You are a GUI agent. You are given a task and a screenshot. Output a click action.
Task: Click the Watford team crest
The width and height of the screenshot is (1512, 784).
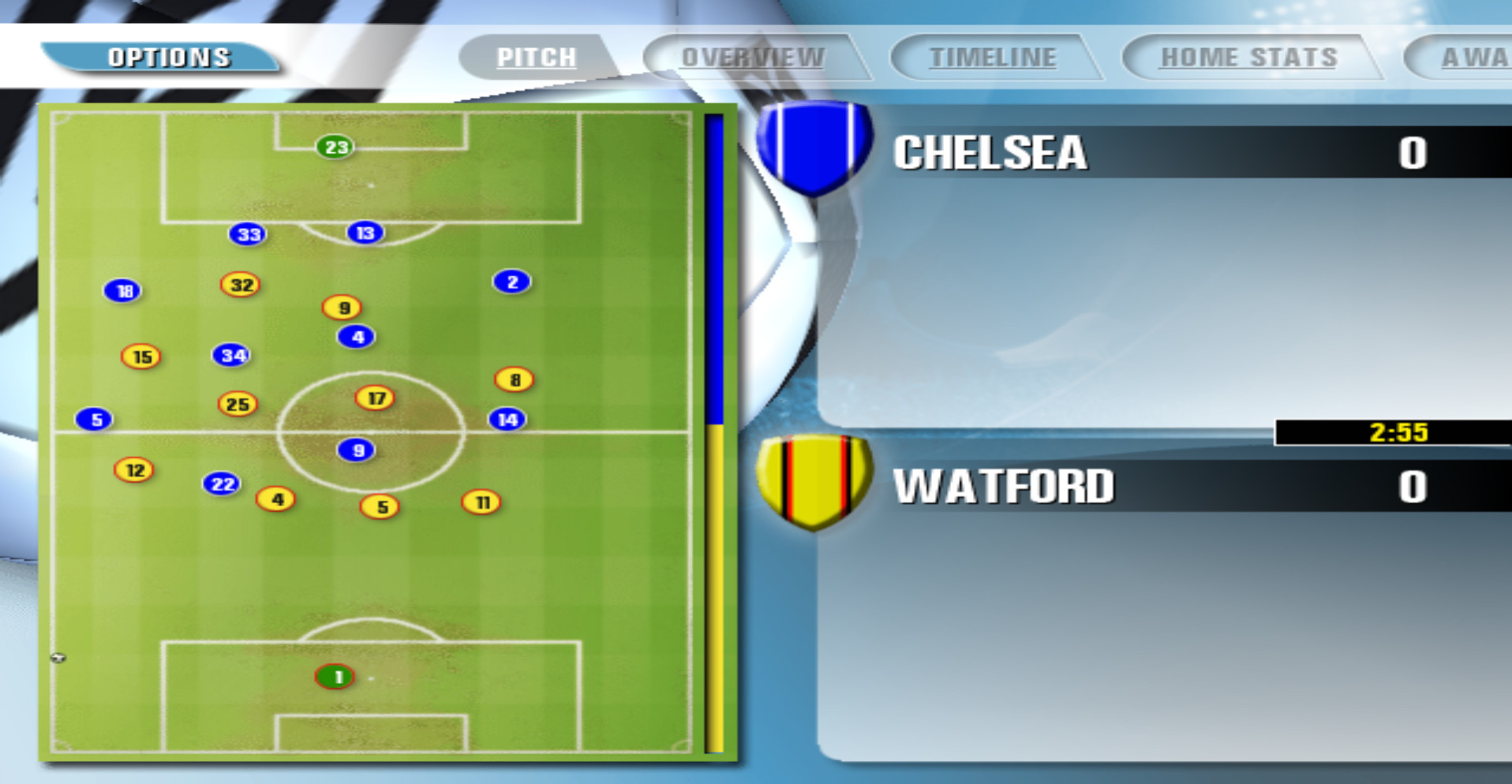click(x=812, y=489)
